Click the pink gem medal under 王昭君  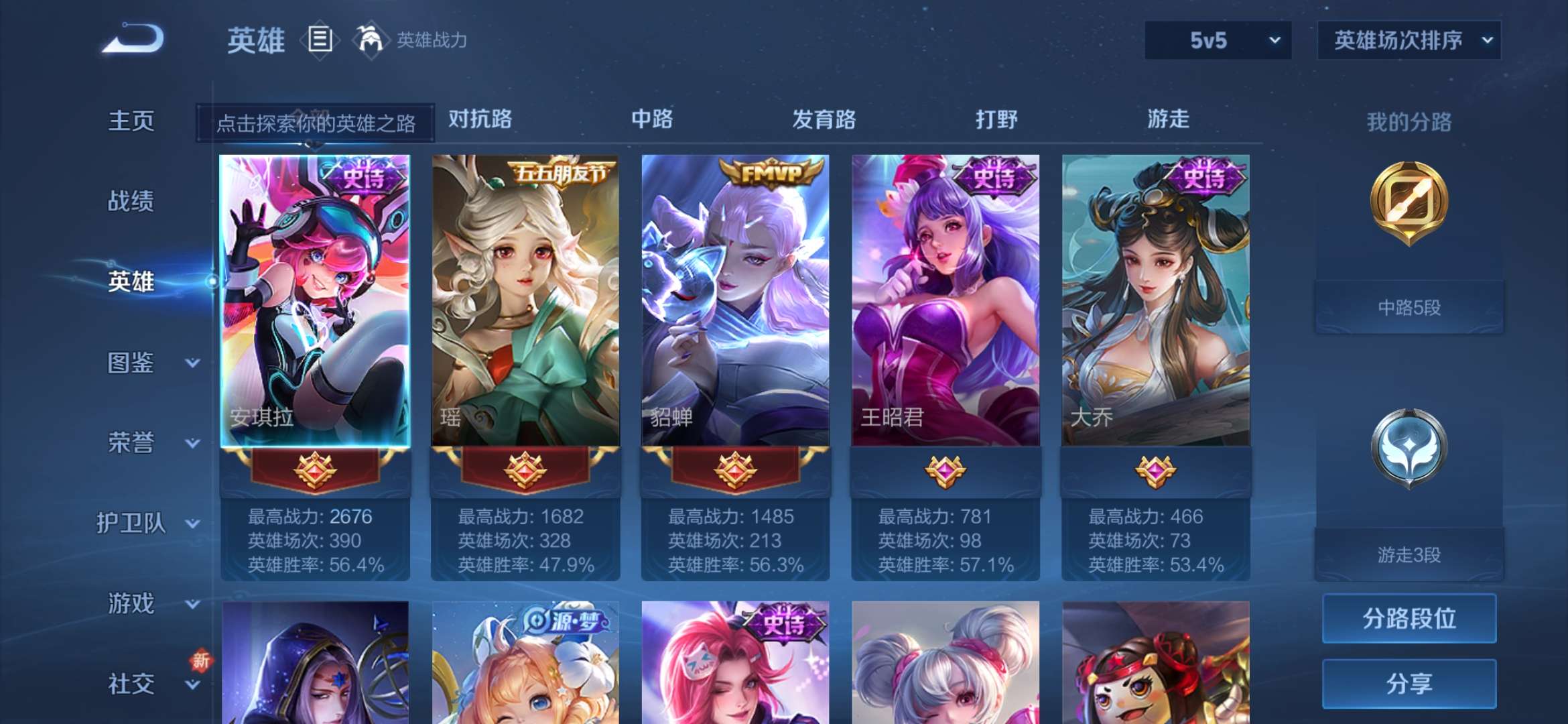(945, 472)
